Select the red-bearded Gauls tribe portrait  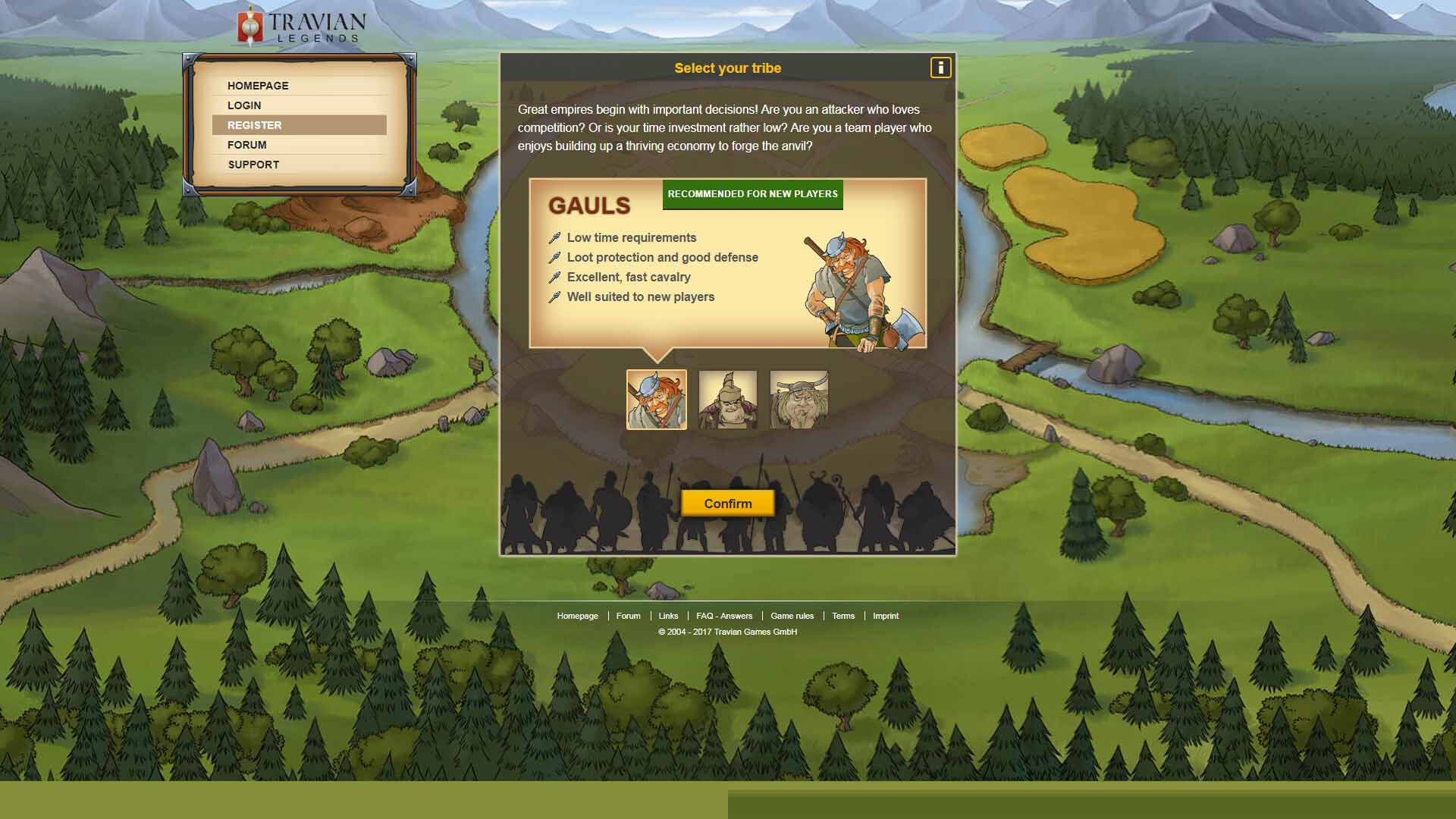tap(657, 400)
